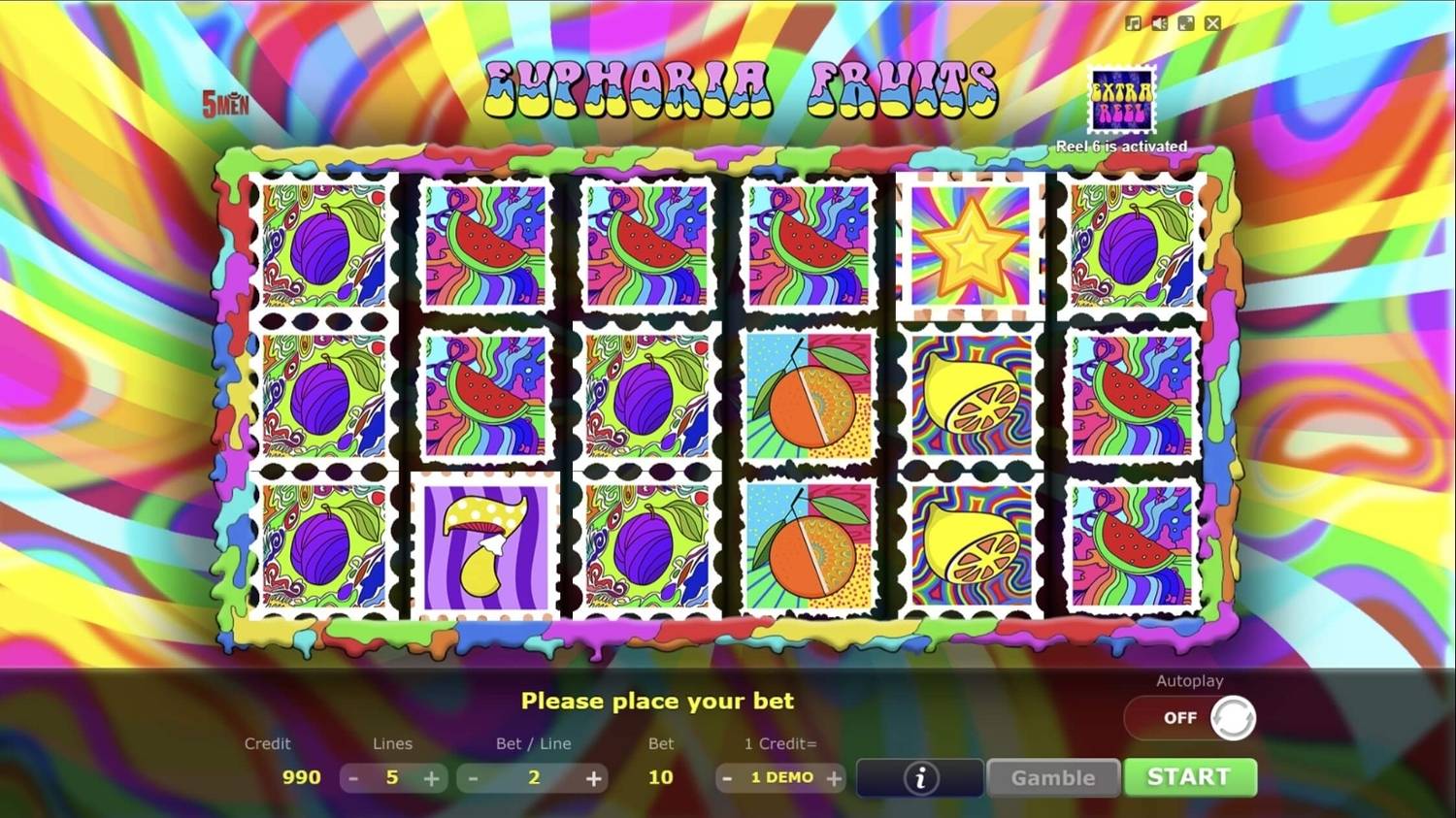Enter fullscreen using the expand icon
This screenshot has width=1456, height=818.
click(1185, 22)
